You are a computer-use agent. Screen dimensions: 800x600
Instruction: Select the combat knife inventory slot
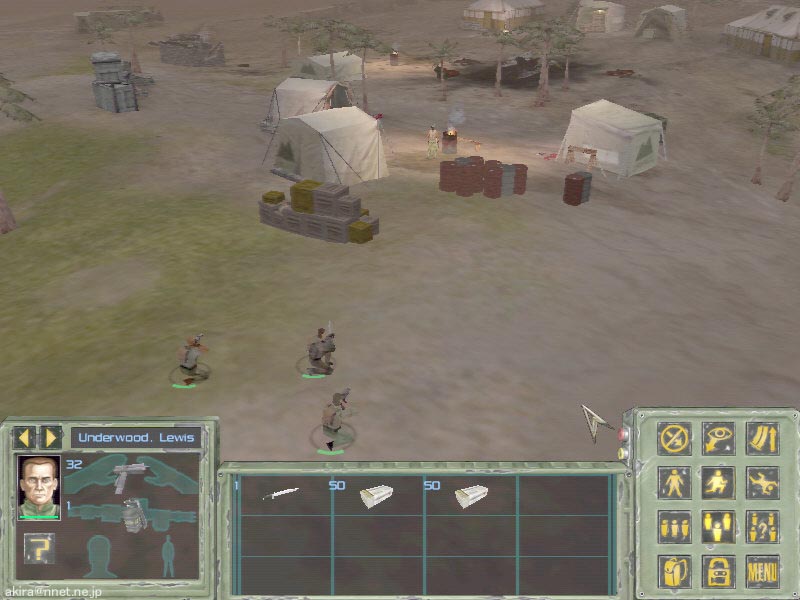pos(281,494)
